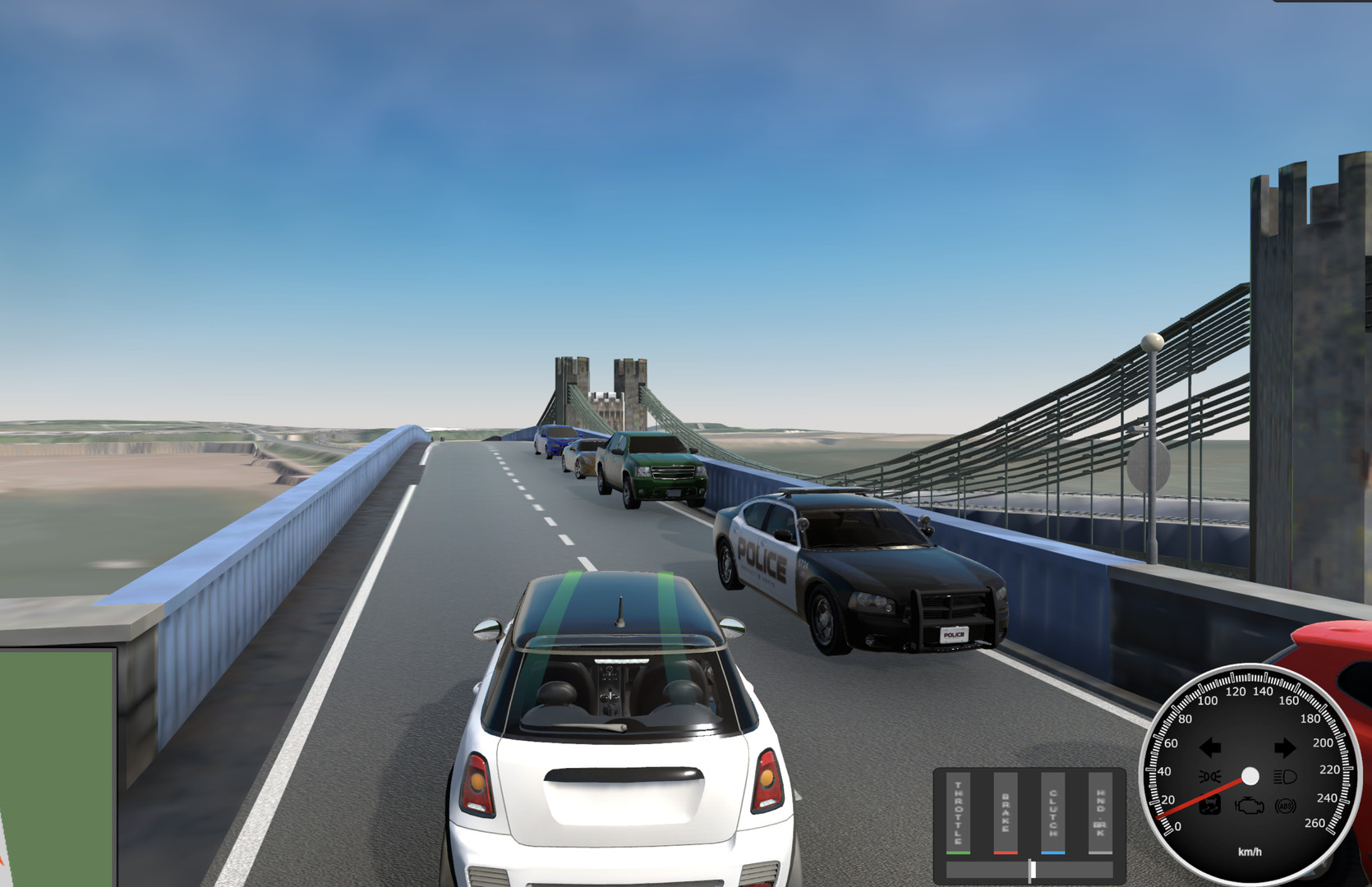
Task: Click the HND-BRK handbrake indicator bar
Action: [1101, 813]
